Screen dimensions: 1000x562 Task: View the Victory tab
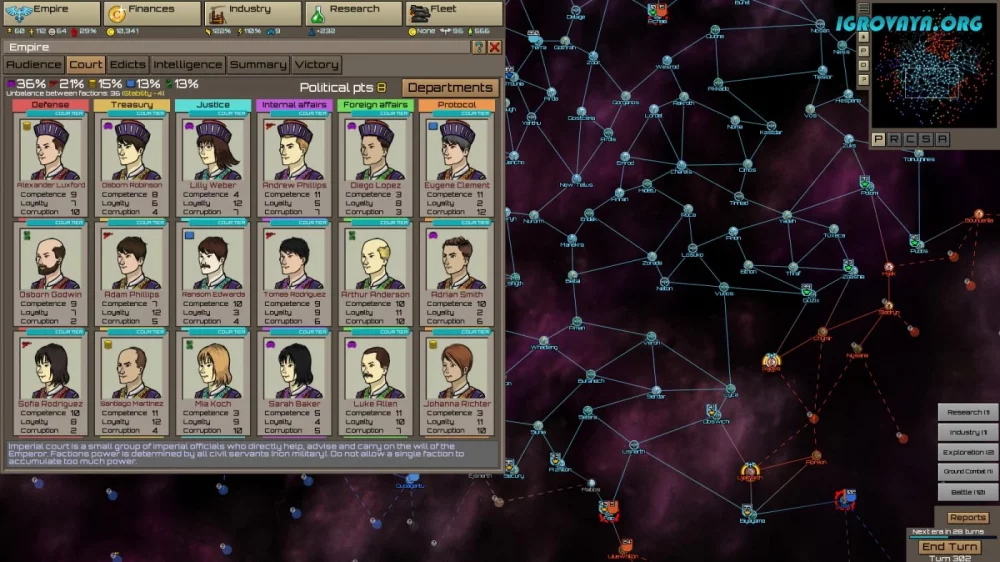click(316, 65)
